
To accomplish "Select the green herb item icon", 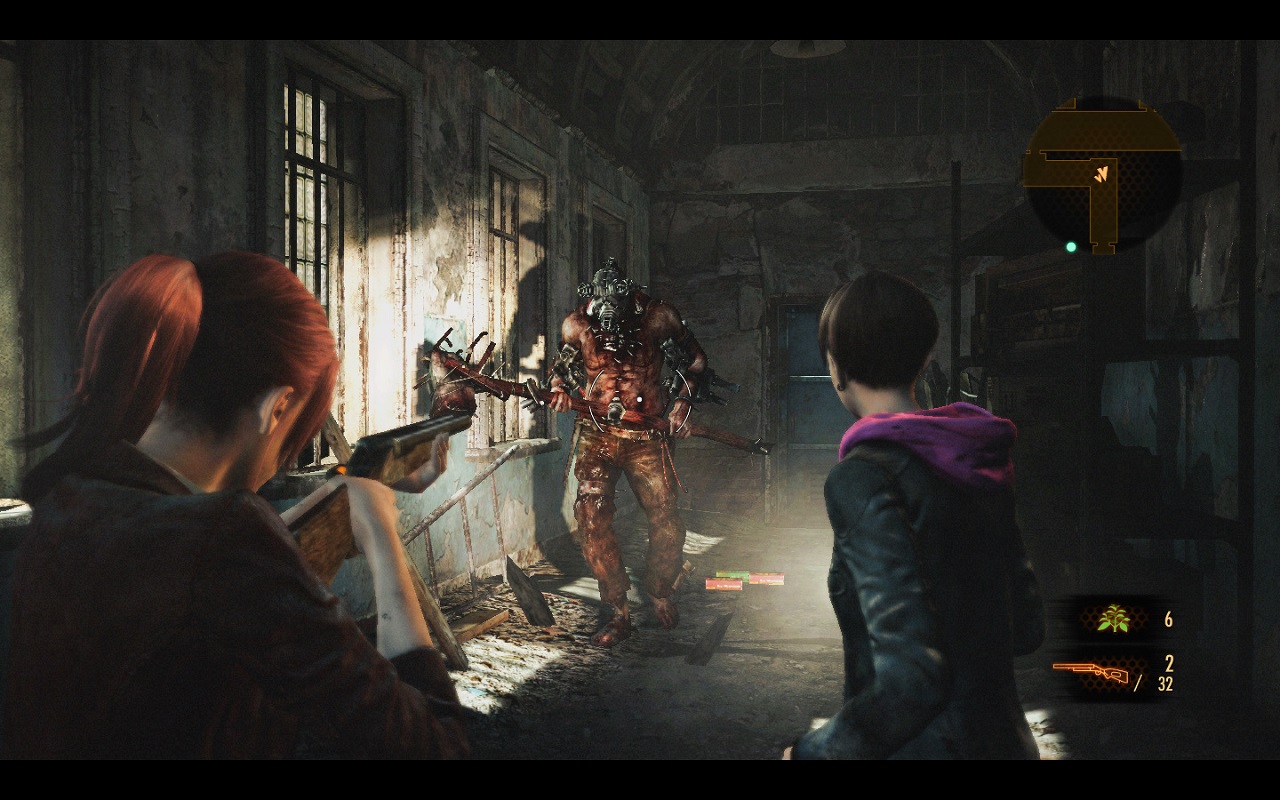I will click(1112, 621).
